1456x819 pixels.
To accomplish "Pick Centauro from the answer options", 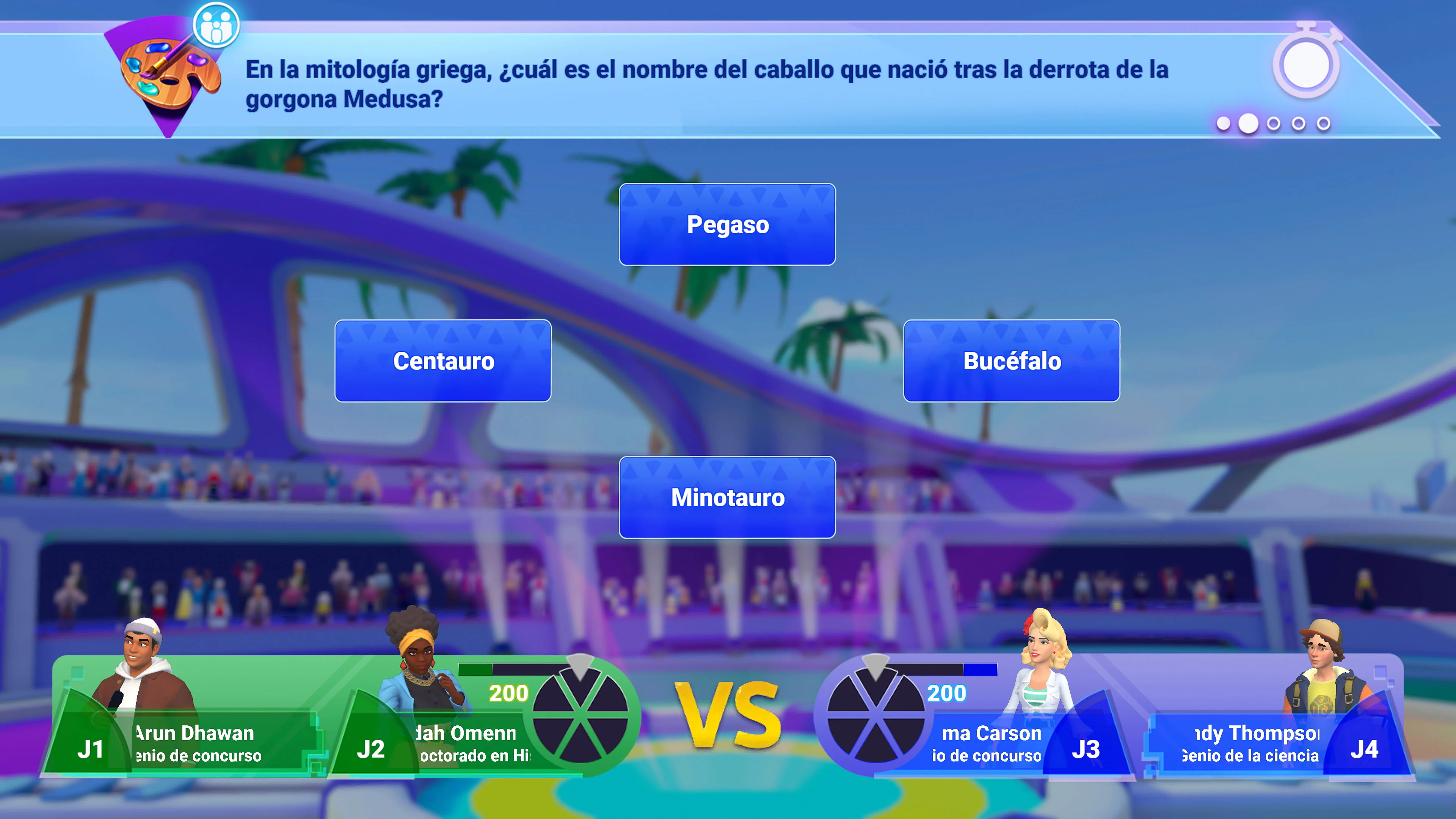I will (444, 361).
